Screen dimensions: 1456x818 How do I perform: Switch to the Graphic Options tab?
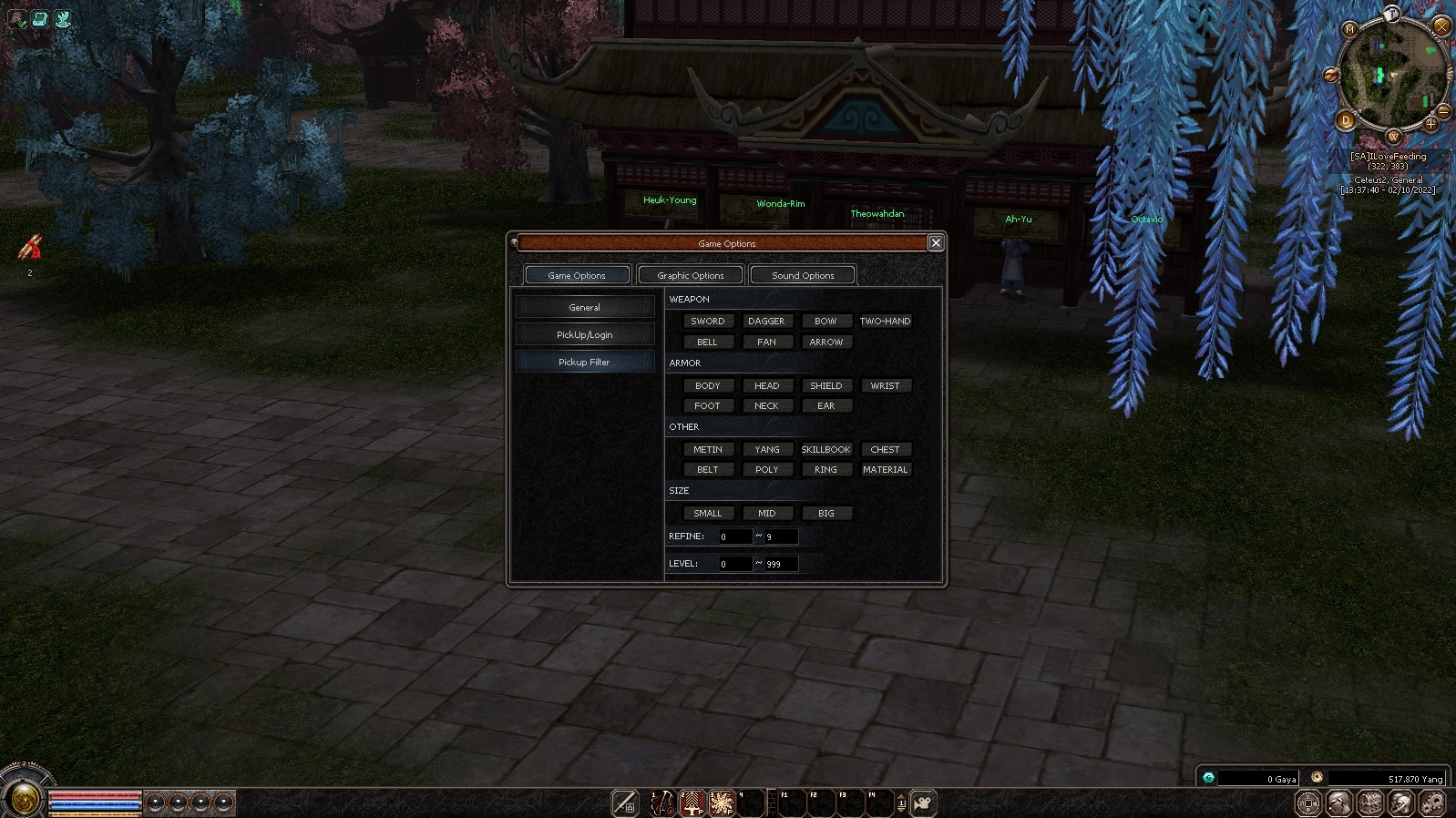coord(690,274)
